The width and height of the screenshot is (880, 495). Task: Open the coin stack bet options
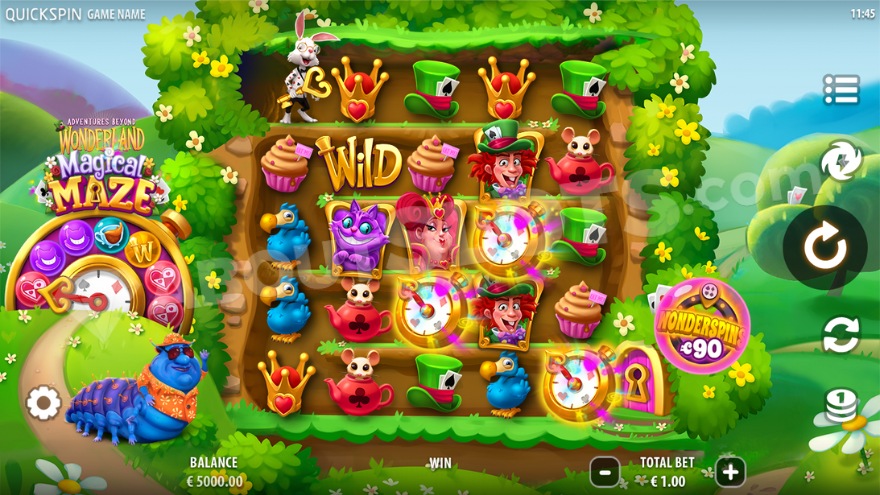pos(841,407)
